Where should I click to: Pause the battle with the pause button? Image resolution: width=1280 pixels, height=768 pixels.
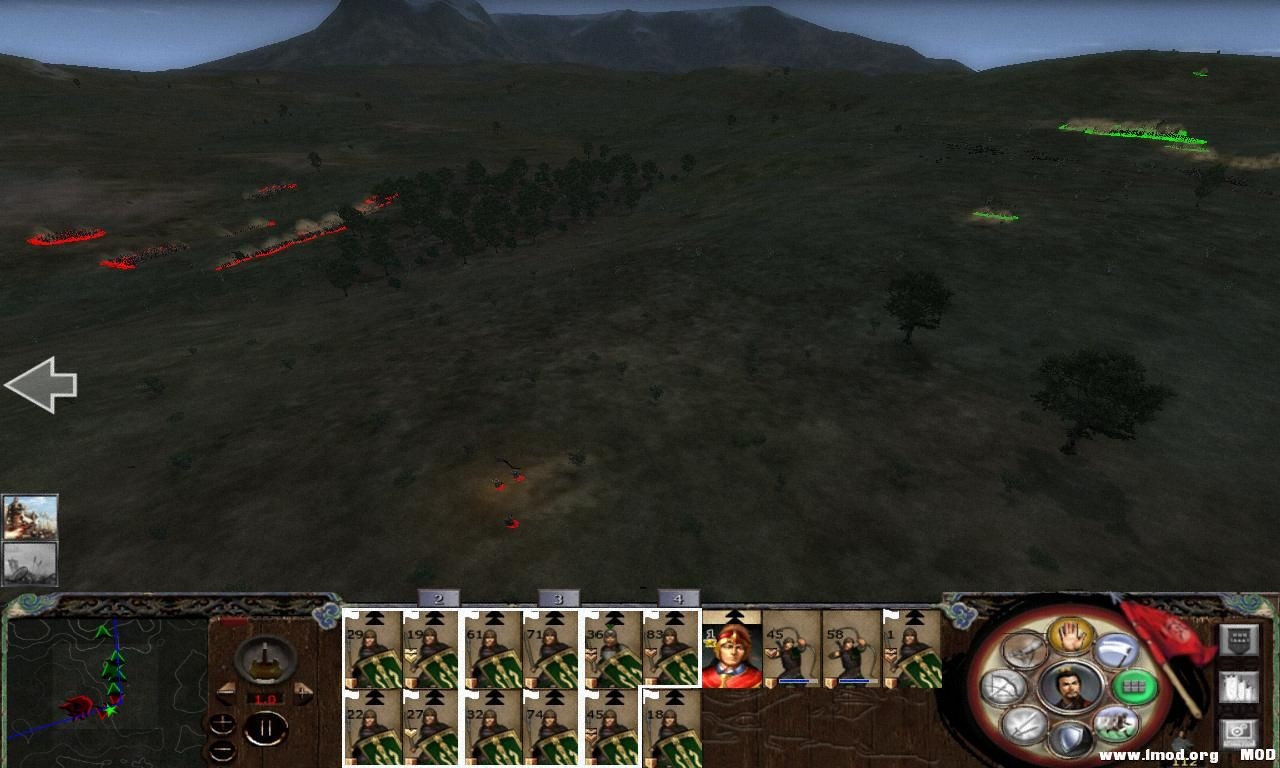[x=265, y=731]
